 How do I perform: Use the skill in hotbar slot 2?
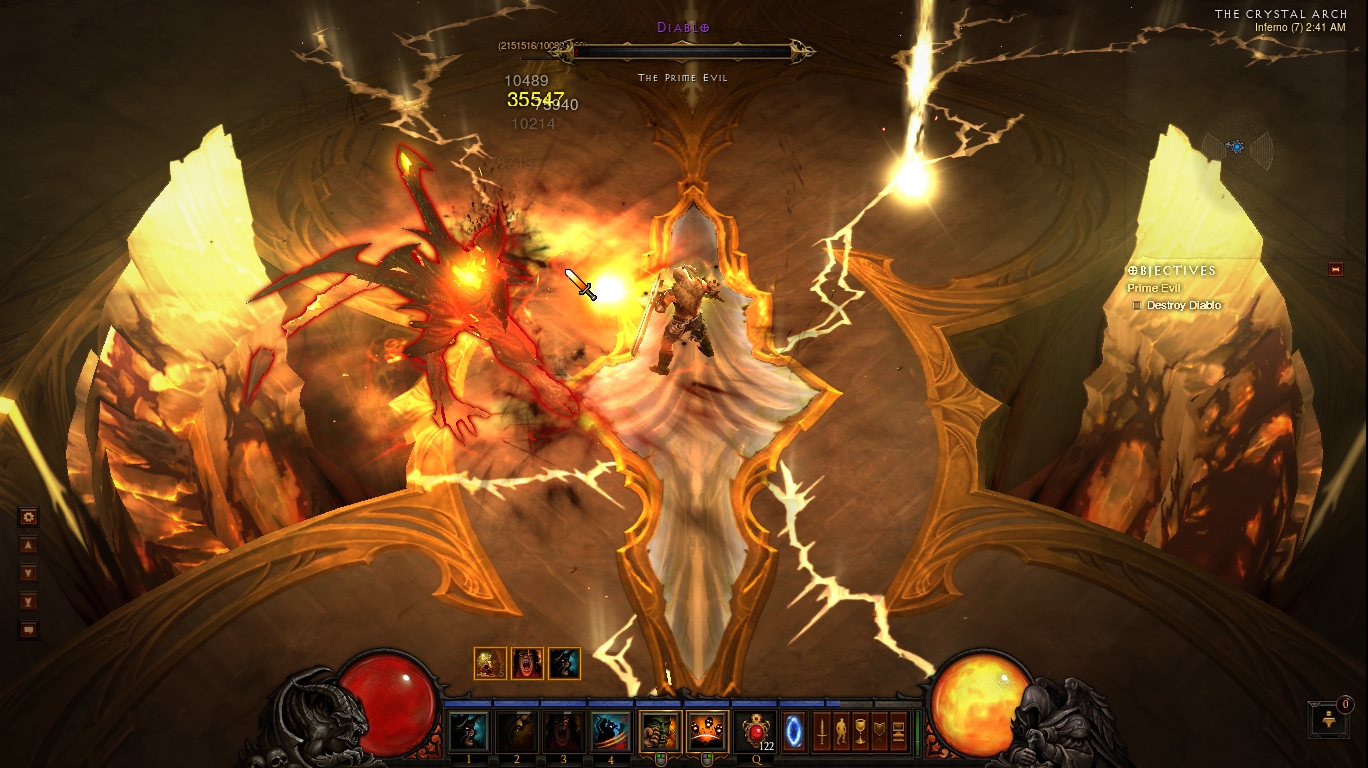pyautogui.click(x=516, y=731)
